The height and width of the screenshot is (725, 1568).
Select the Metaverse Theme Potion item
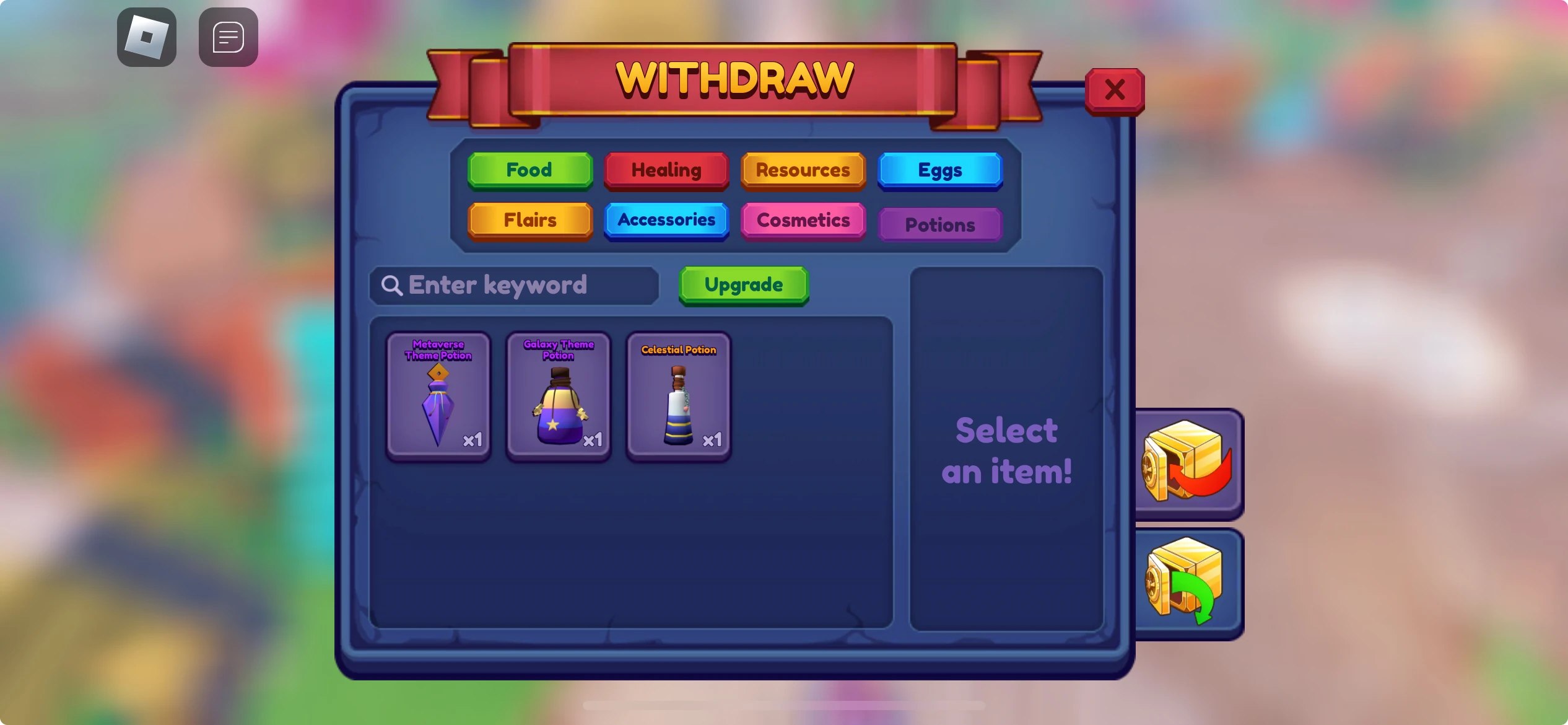438,397
